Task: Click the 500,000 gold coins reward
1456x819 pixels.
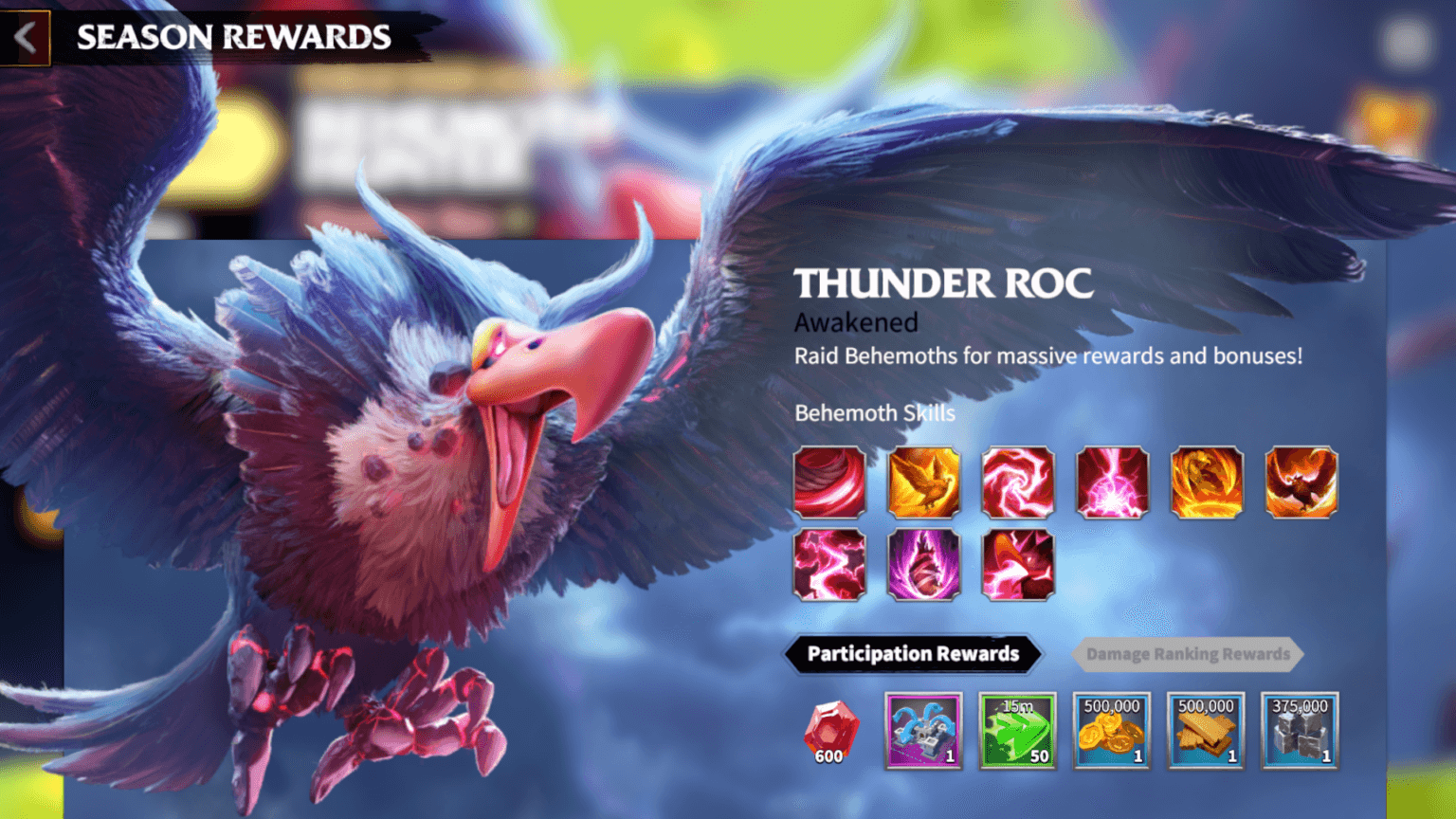Action: [x=1111, y=730]
